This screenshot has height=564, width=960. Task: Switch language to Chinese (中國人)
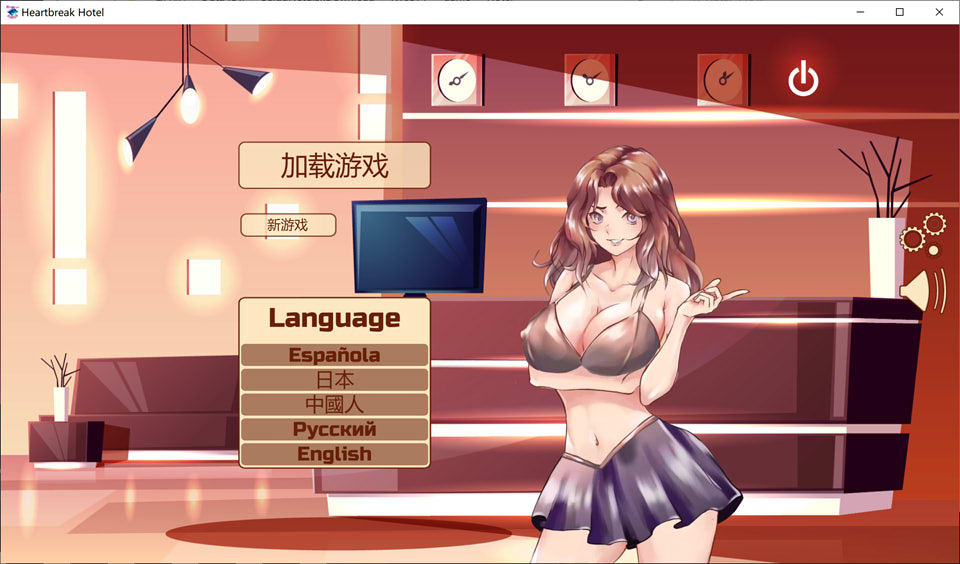point(334,405)
